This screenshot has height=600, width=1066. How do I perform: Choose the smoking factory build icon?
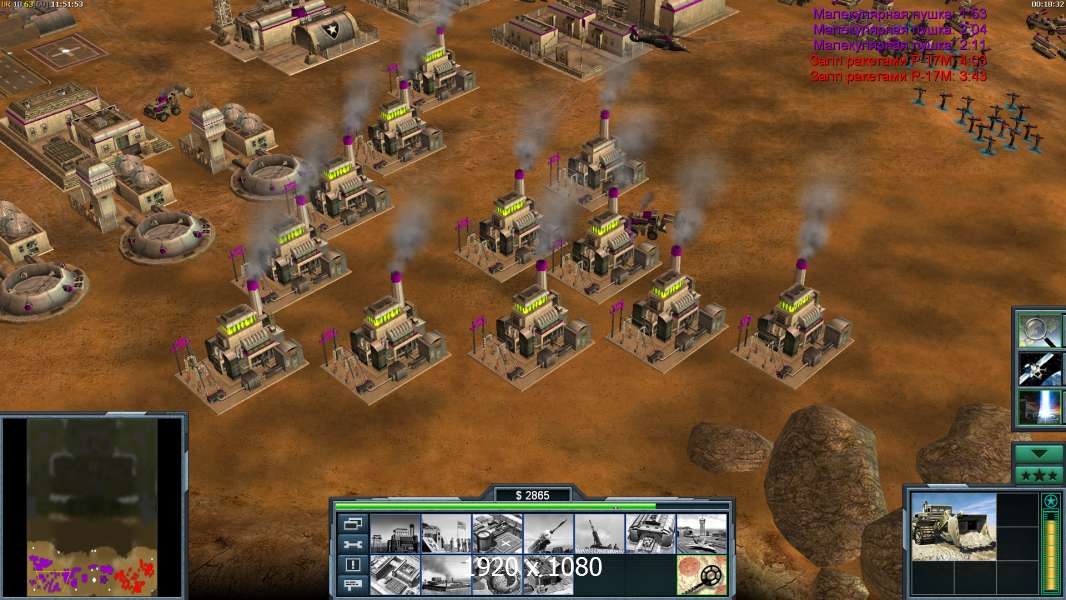pos(445,575)
